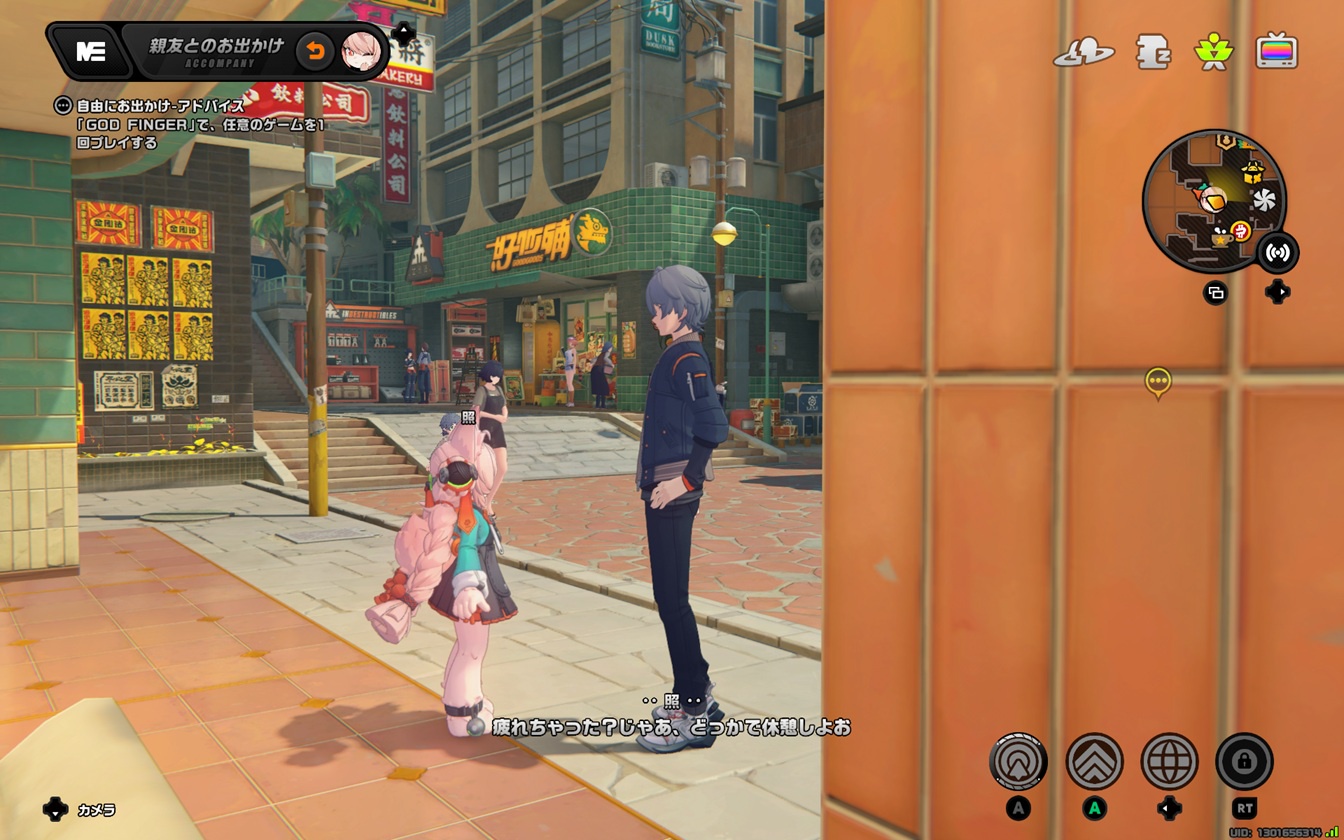Open the ME main menu button

click(91, 52)
